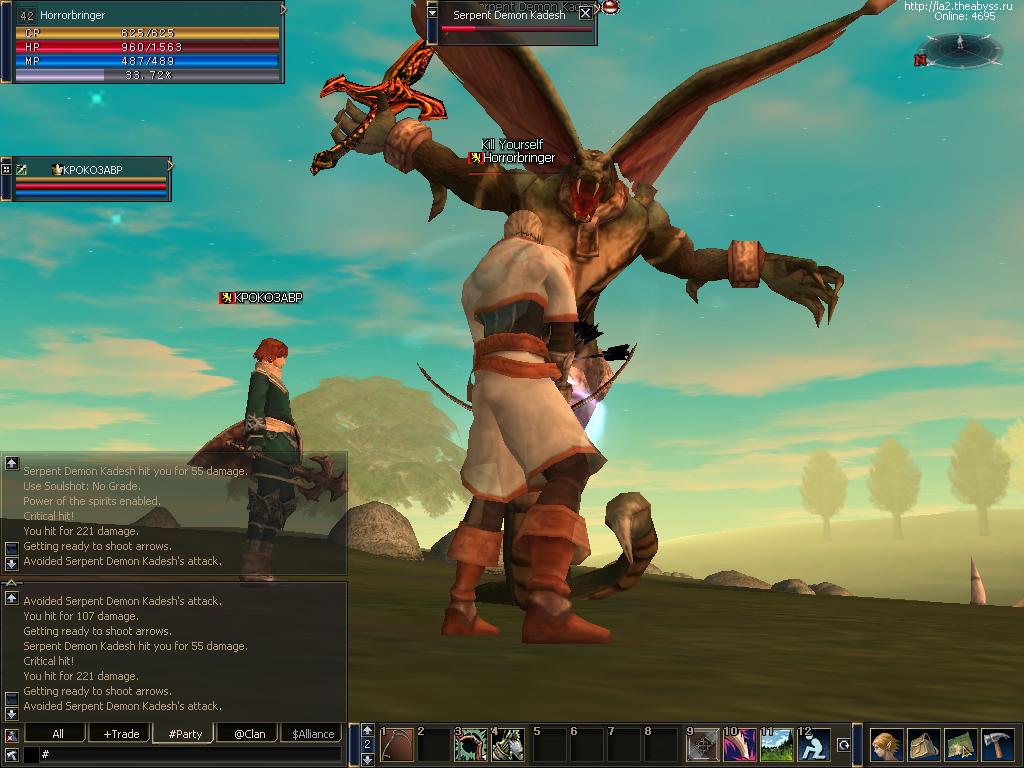This screenshot has width=1024, height=768.
Task: Open the world map
Action: pos(960,745)
